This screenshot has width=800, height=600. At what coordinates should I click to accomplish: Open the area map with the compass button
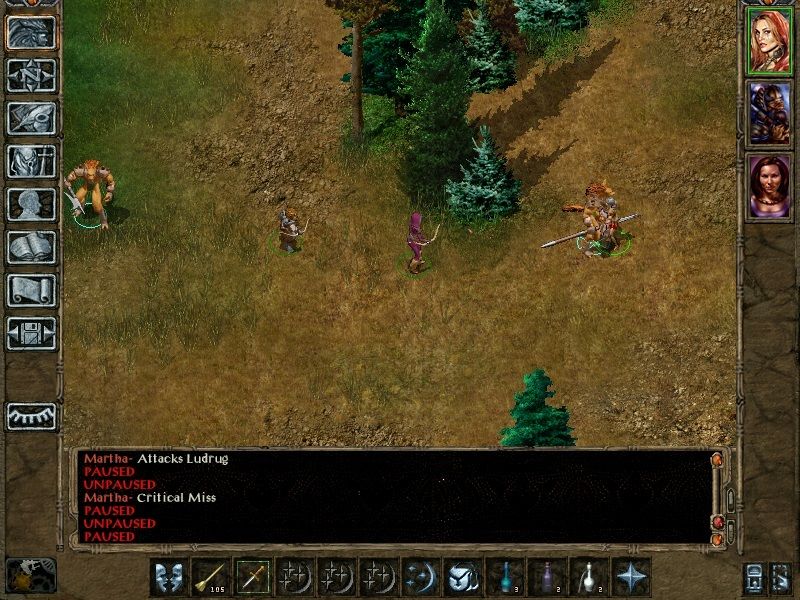tap(31, 75)
